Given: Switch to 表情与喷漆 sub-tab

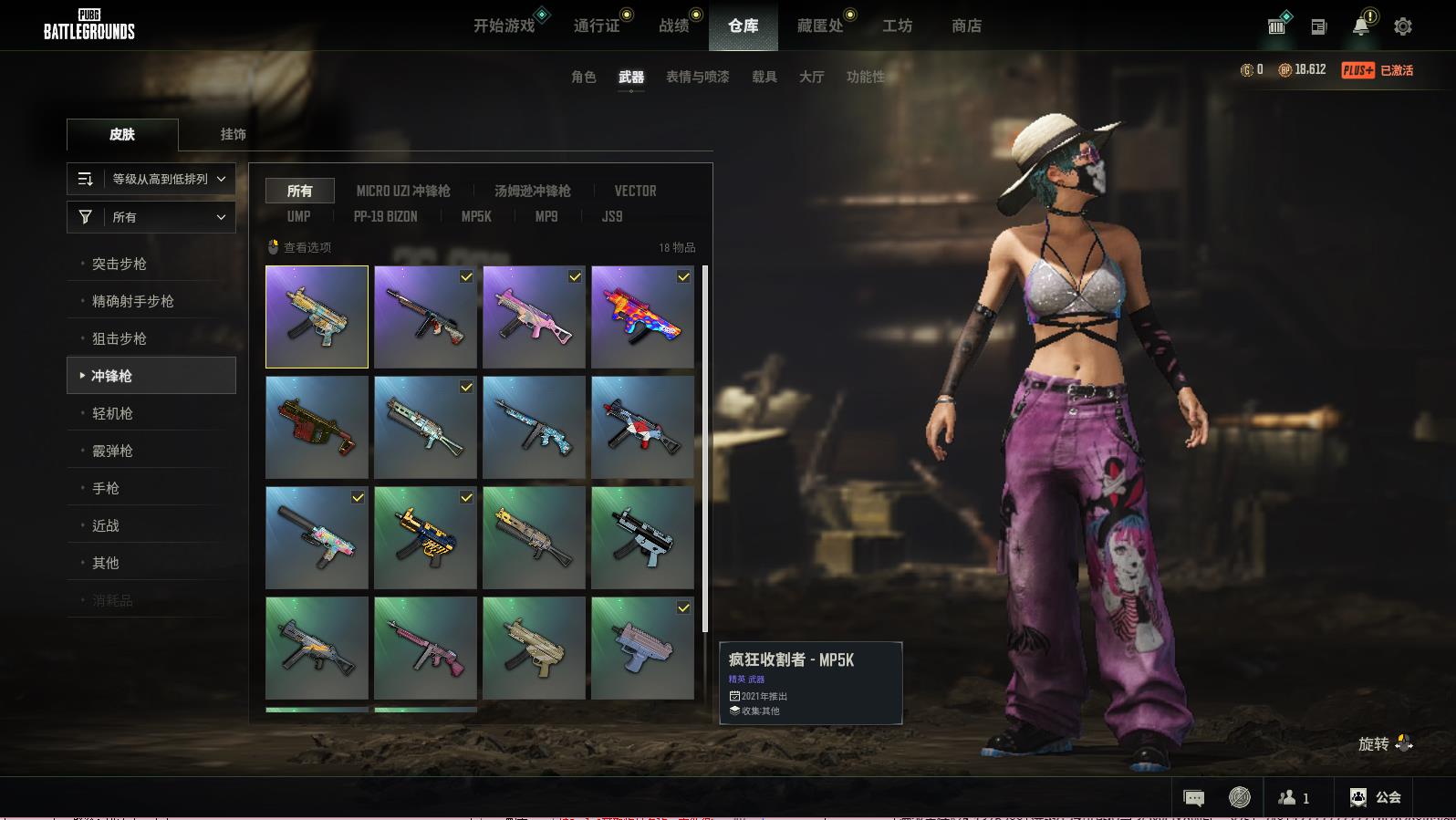Looking at the screenshot, I should 697,77.
